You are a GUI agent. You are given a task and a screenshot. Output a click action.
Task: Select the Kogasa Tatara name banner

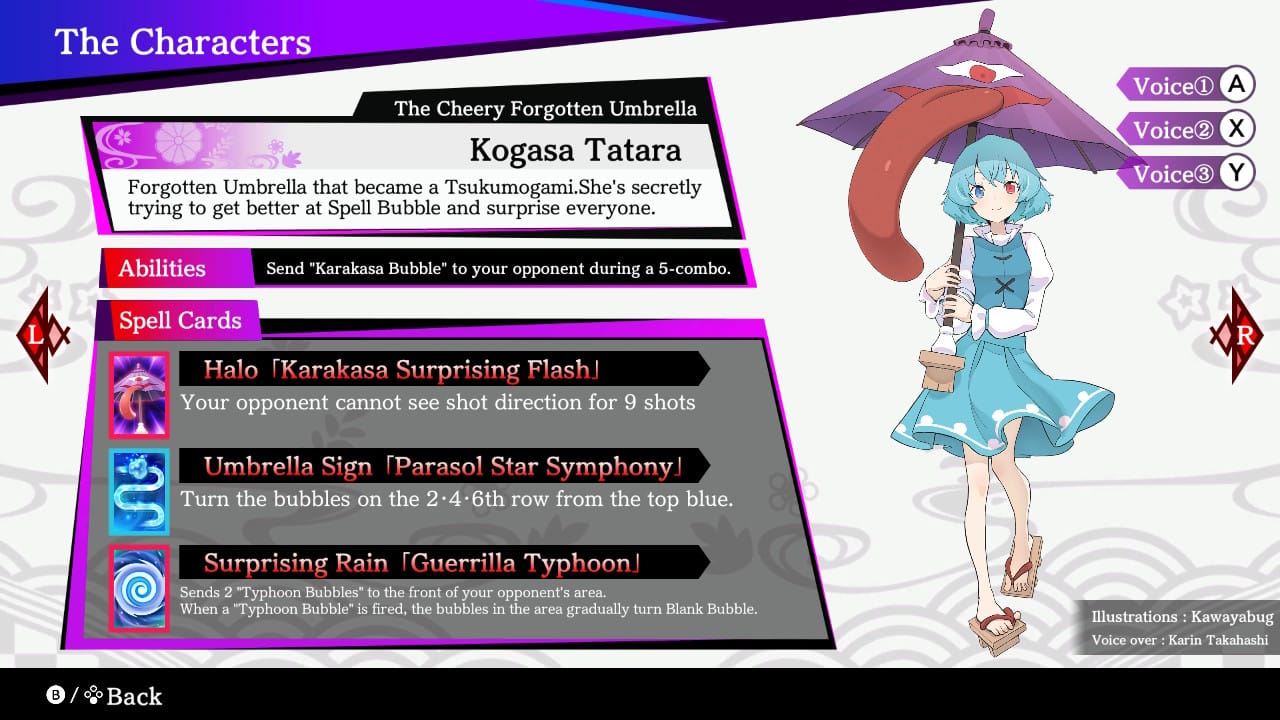575,150
